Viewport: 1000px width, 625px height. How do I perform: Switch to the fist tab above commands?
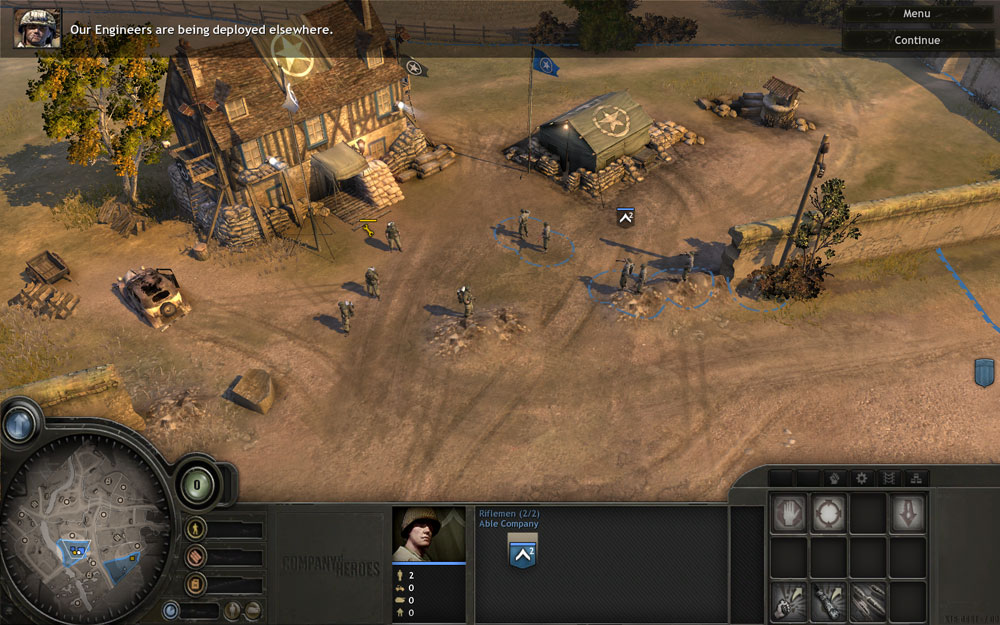(834, 478)
